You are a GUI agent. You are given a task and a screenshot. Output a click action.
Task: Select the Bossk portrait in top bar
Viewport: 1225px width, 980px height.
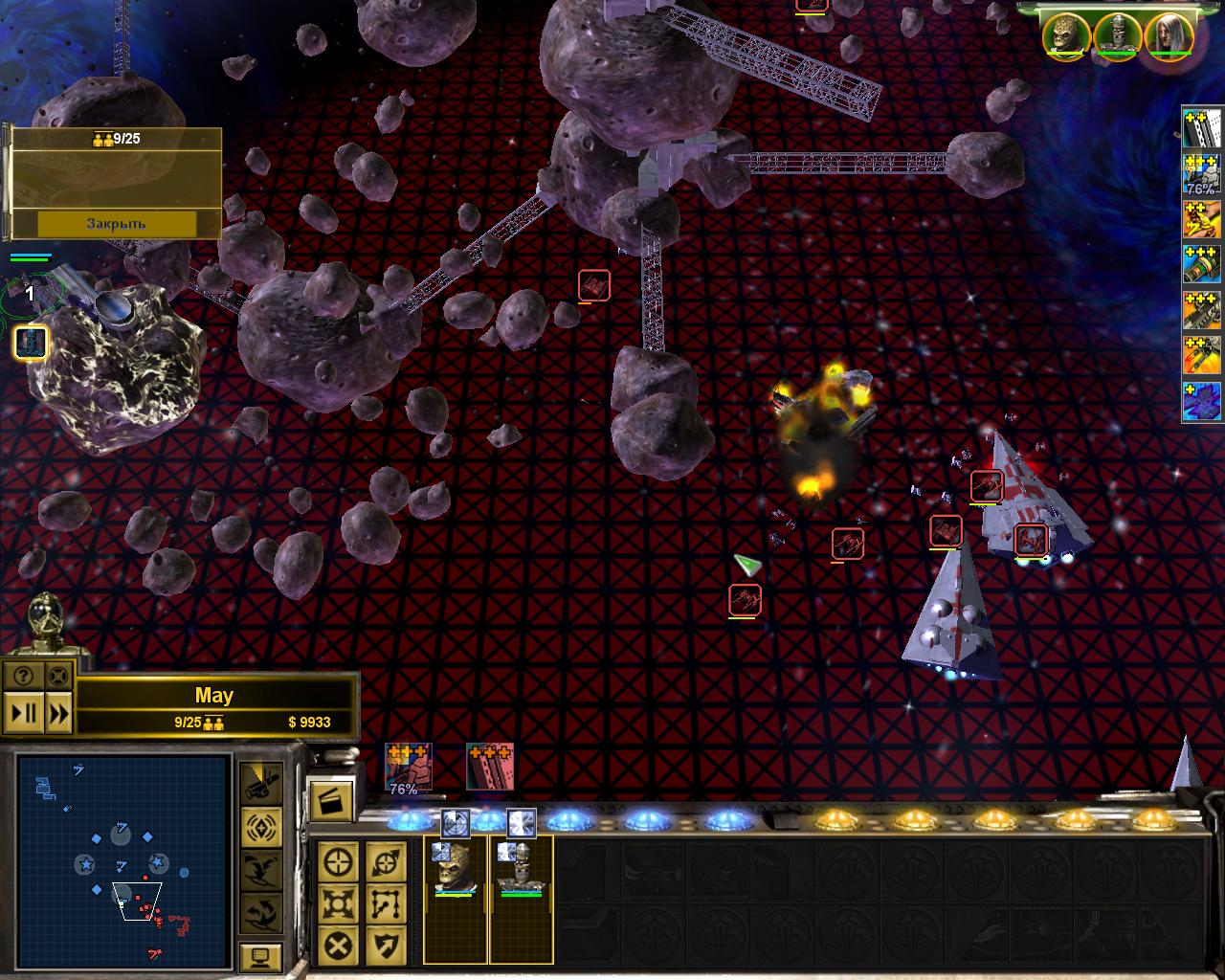pos(1066,36)
